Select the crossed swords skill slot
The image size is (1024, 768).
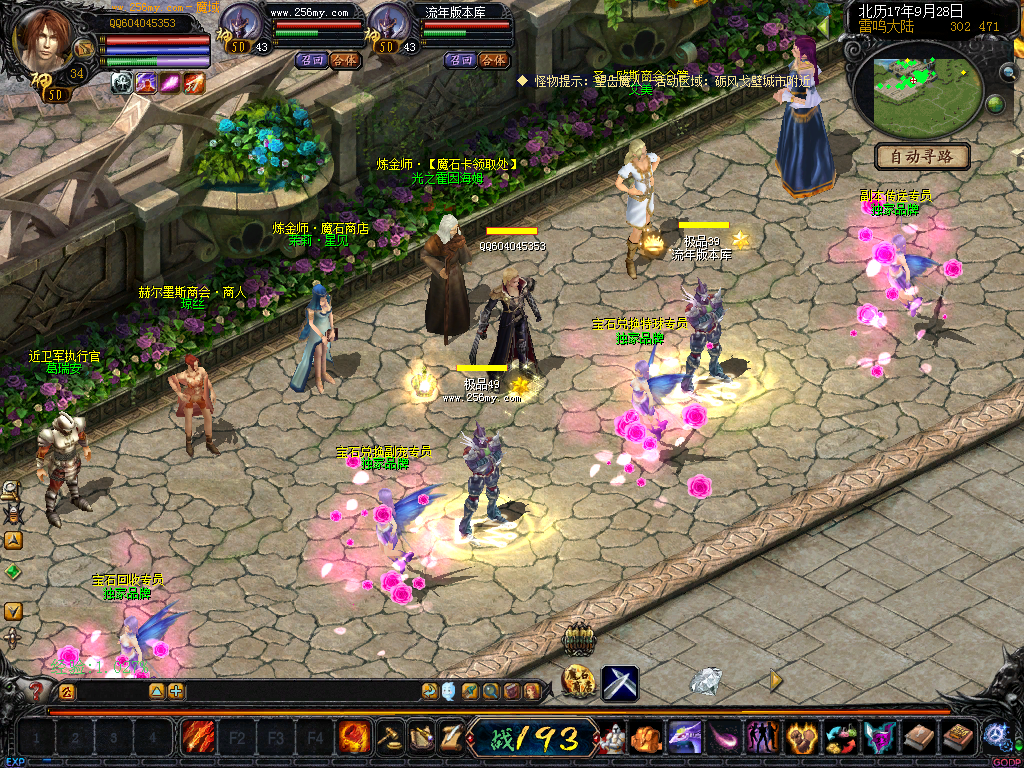[x=619, y=683]
